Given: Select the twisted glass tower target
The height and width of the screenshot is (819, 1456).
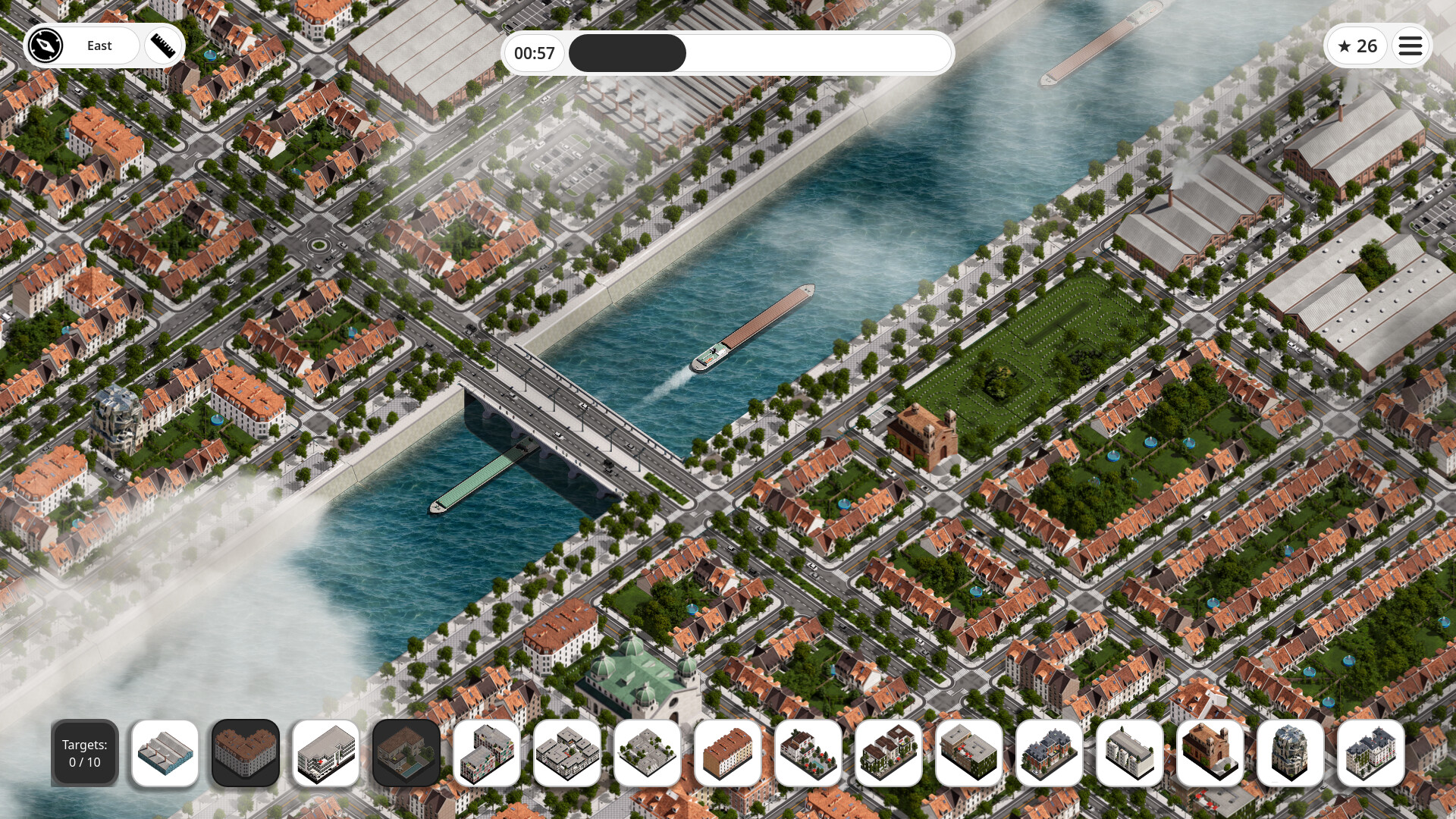Looking at the screenshot, I should (1291, 753).
